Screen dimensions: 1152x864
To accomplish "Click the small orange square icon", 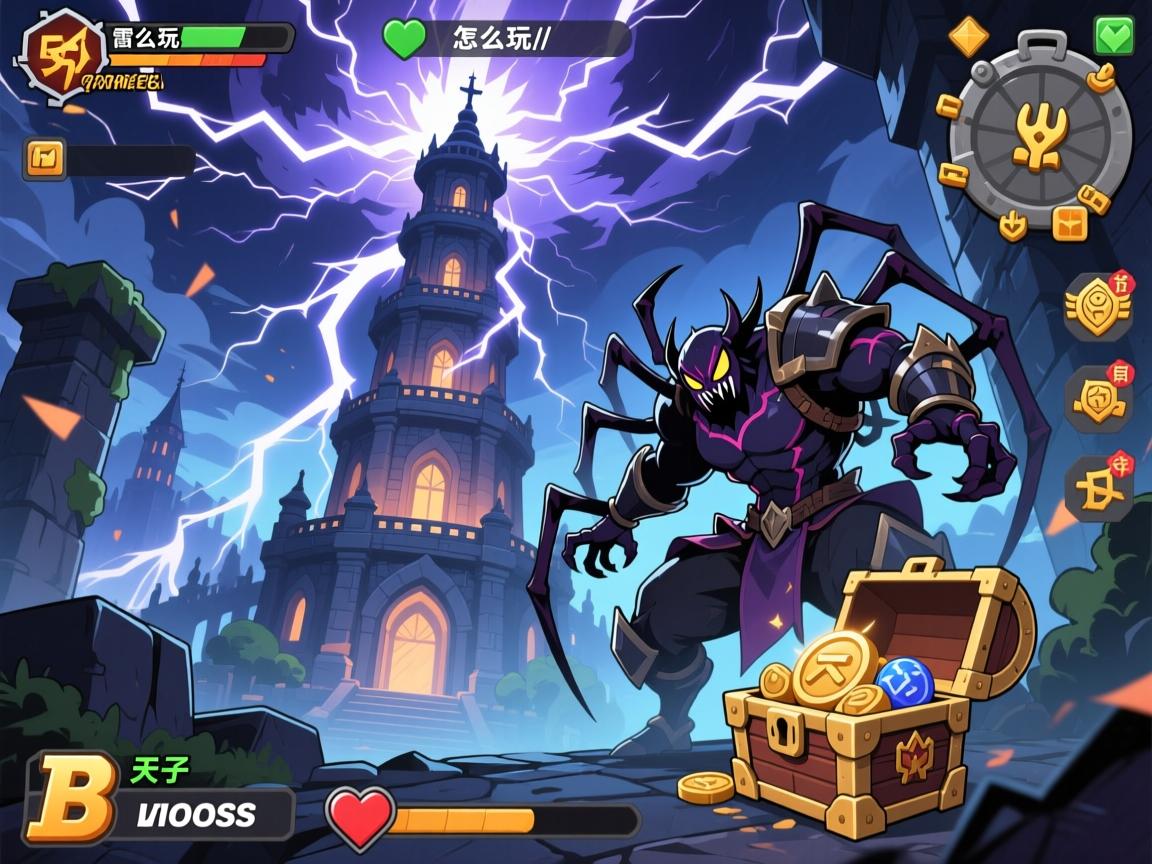I will (44, 158).
